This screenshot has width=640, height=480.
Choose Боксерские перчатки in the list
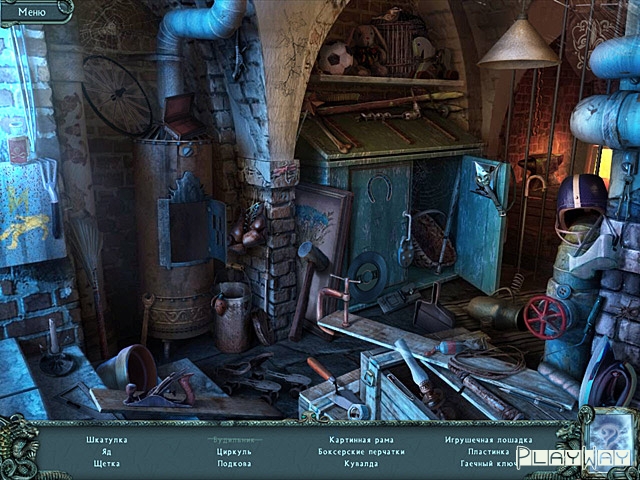[x=361, y=452]
